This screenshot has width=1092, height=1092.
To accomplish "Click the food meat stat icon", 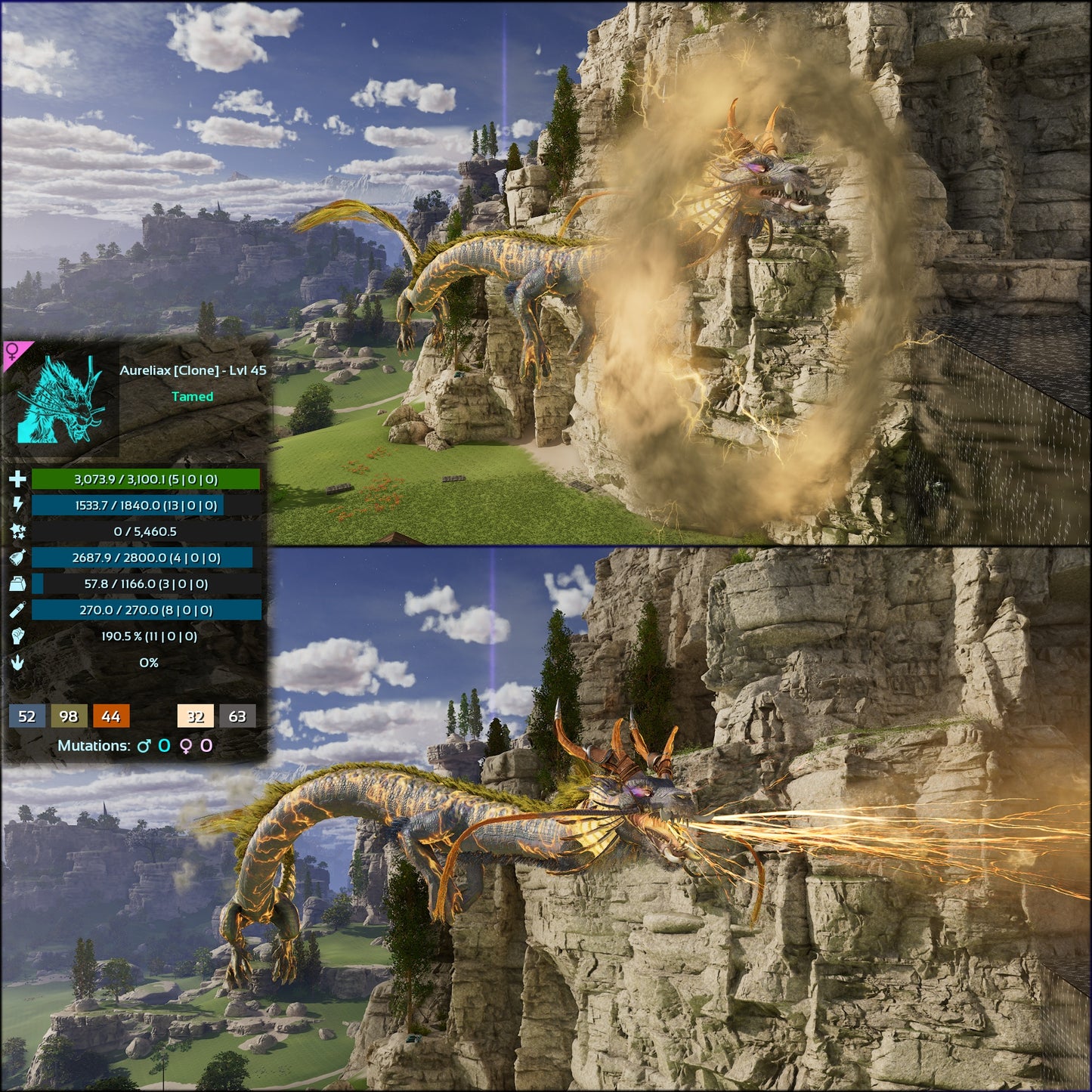I will click(17, 558).
